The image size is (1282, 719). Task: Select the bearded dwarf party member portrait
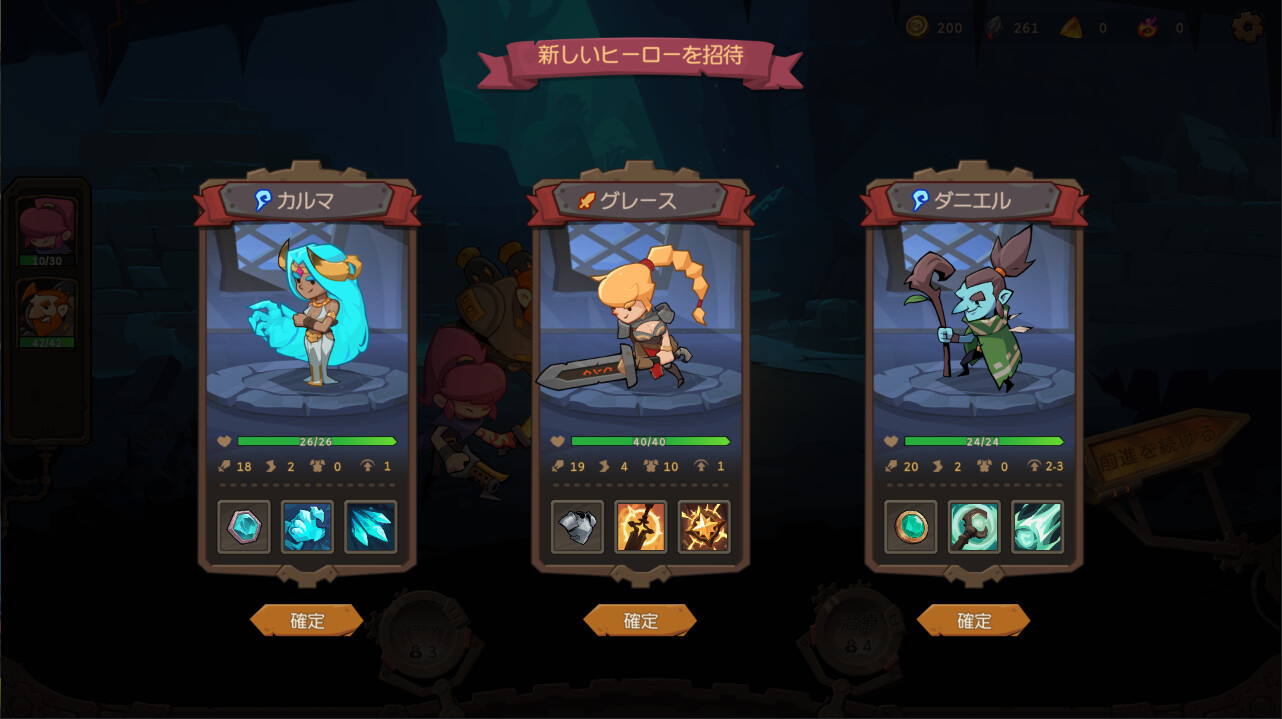[47, 310]
